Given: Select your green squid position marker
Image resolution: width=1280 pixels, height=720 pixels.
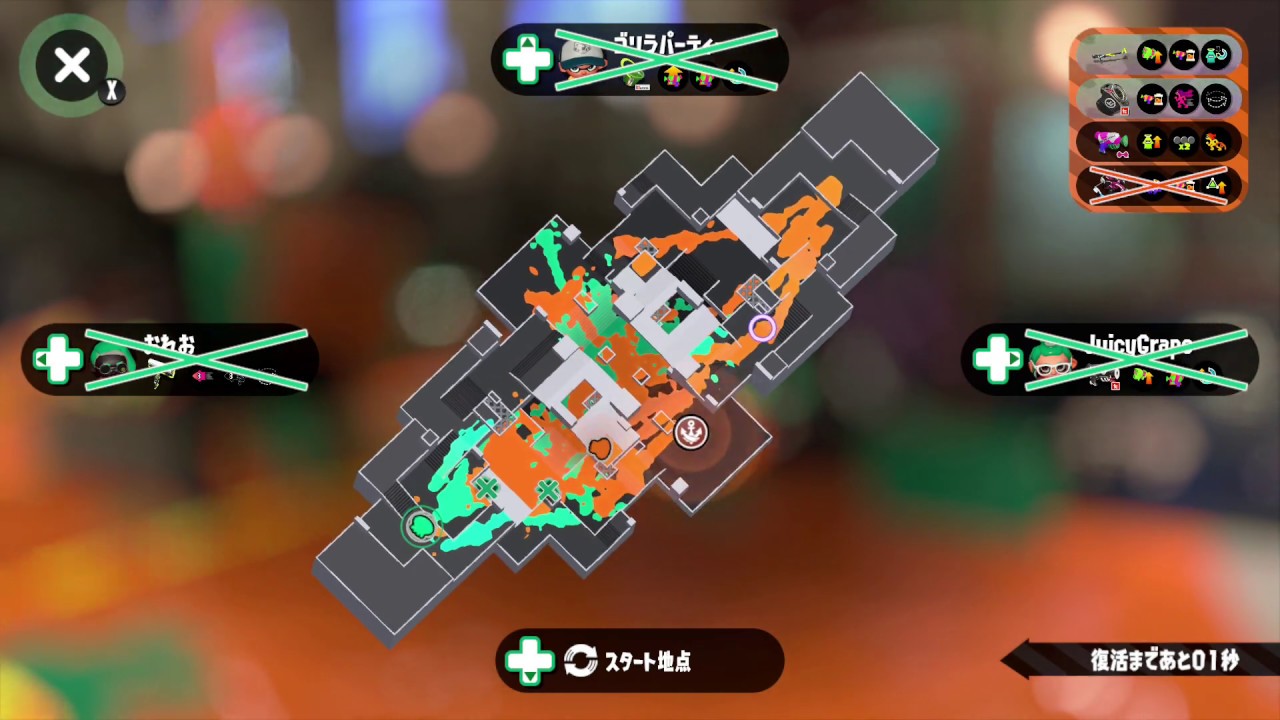Looking at the screenshot, I should [421, 527].
